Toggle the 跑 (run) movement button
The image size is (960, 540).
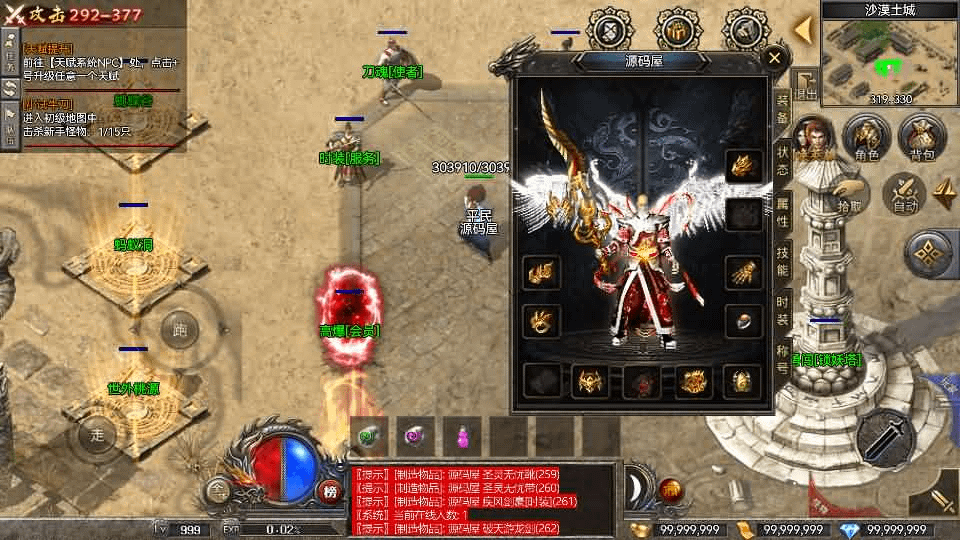[x=180, y=329]
